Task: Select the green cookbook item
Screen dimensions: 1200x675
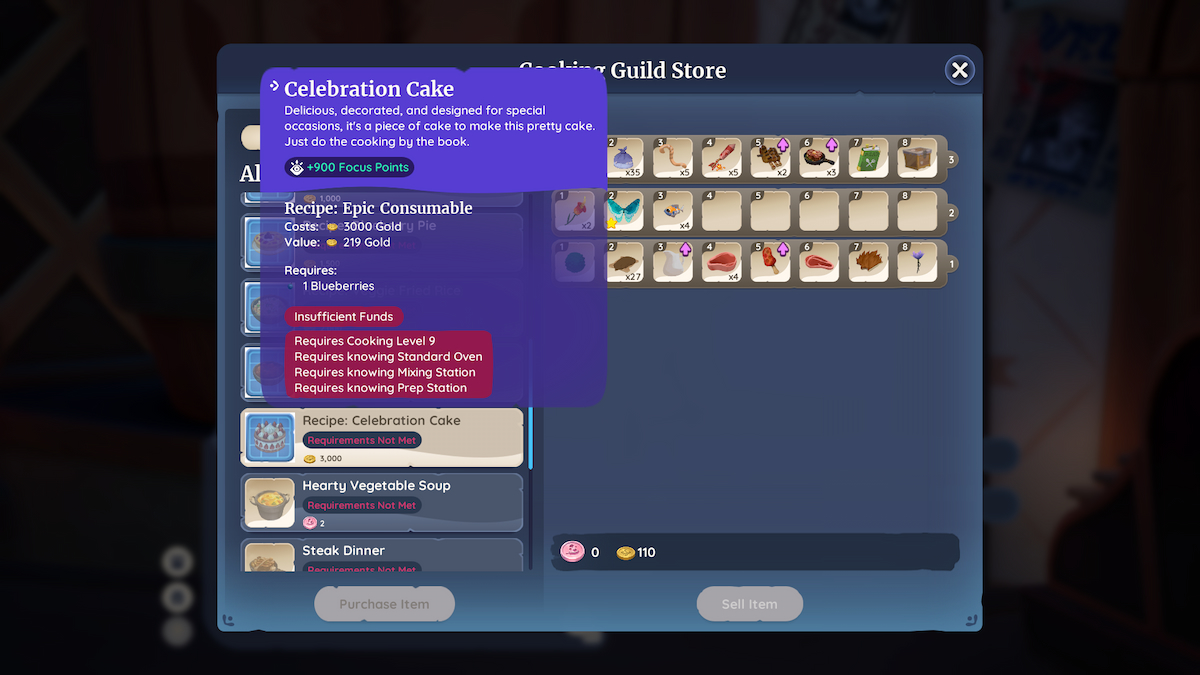Action: coord(868,158)
